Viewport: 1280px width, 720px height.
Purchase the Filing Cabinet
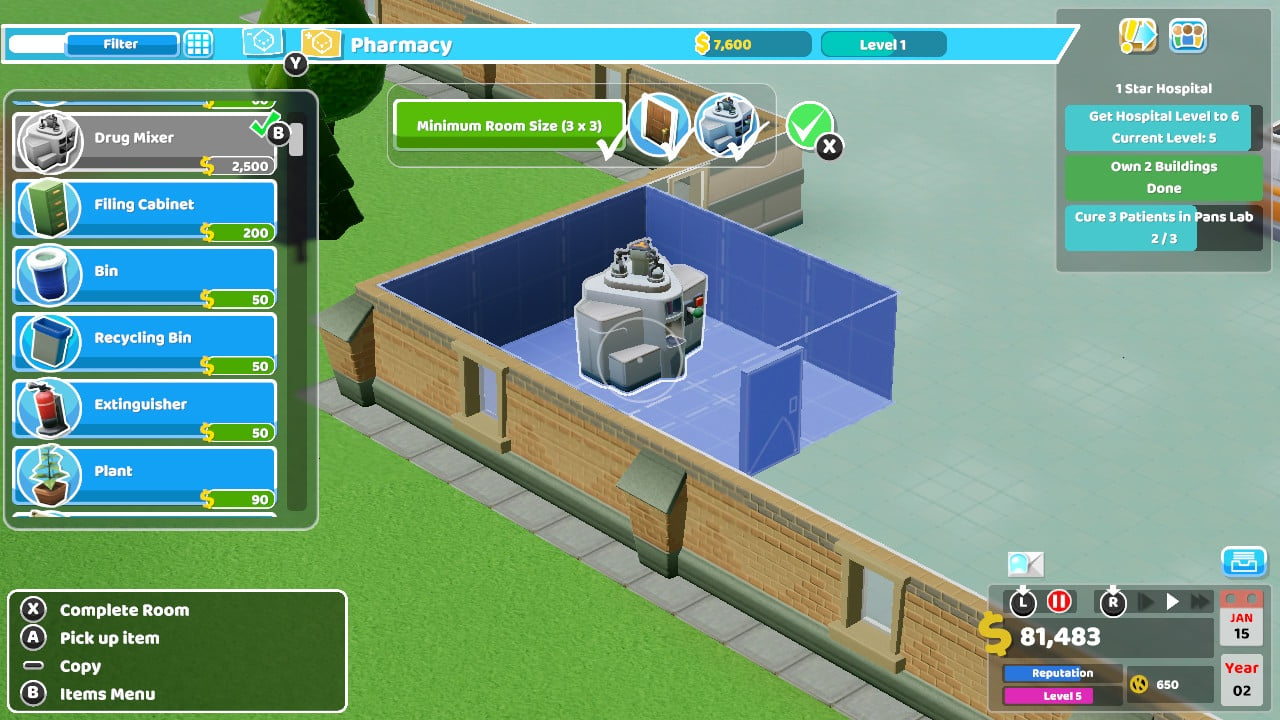coord(143,208)
